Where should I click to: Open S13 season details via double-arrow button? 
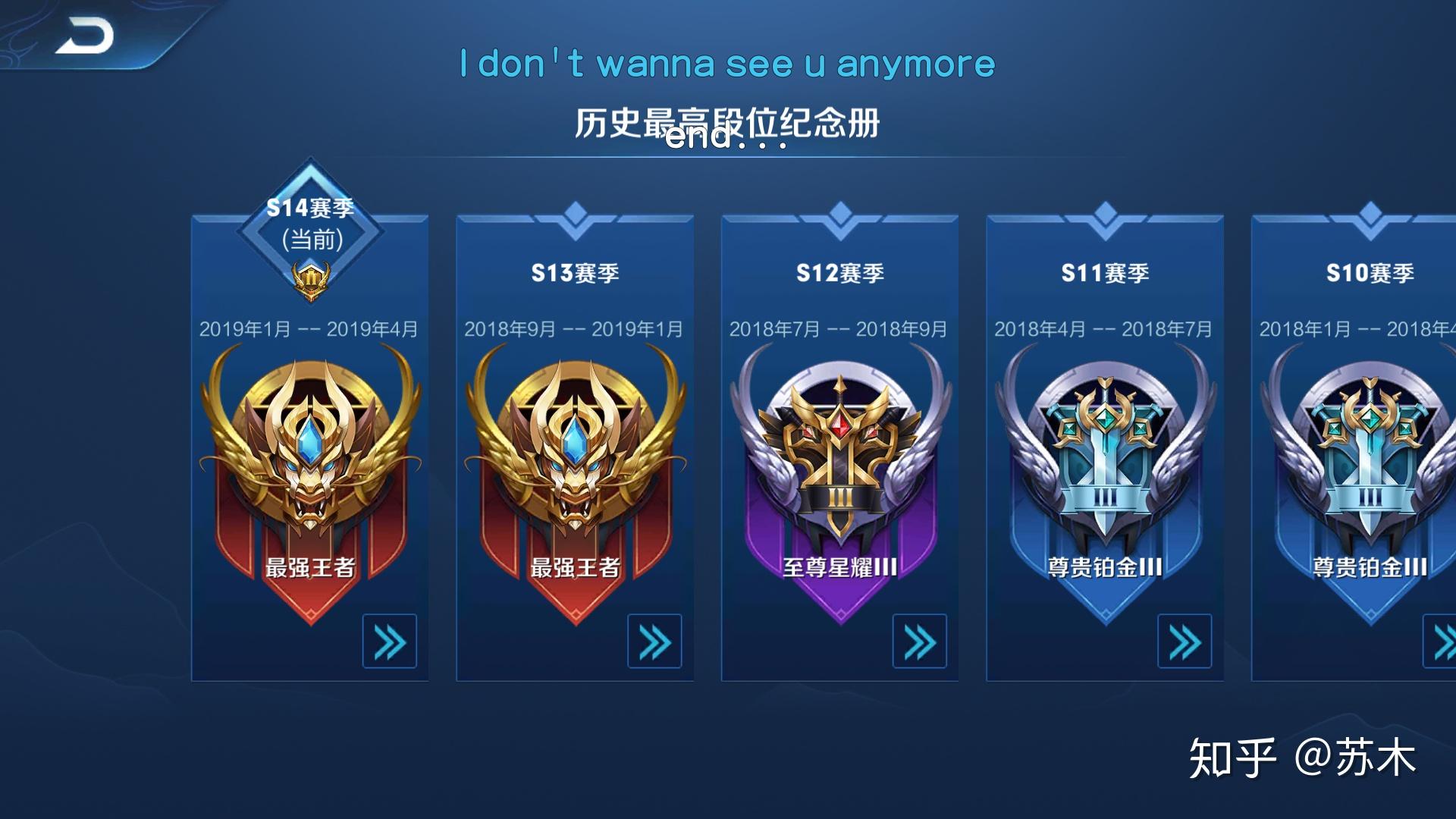(654, 641)
